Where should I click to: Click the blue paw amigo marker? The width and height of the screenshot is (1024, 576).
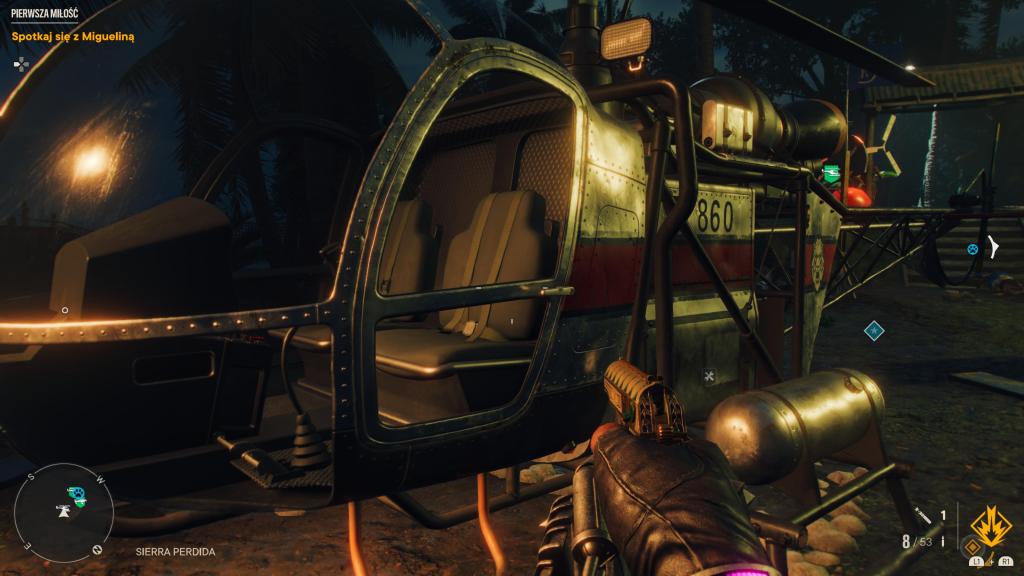(972, 248)
